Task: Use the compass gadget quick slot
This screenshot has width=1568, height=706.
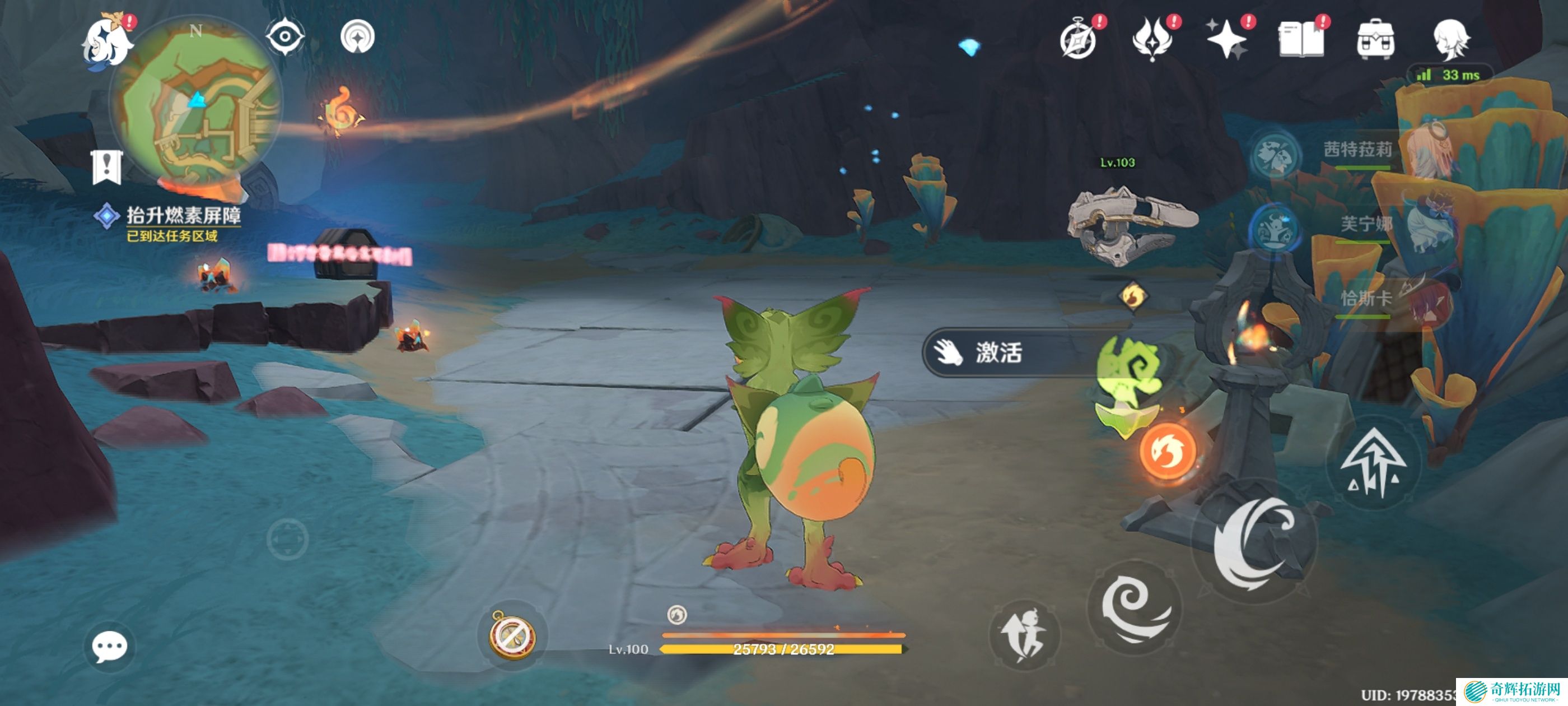Action: coord(512,635)
